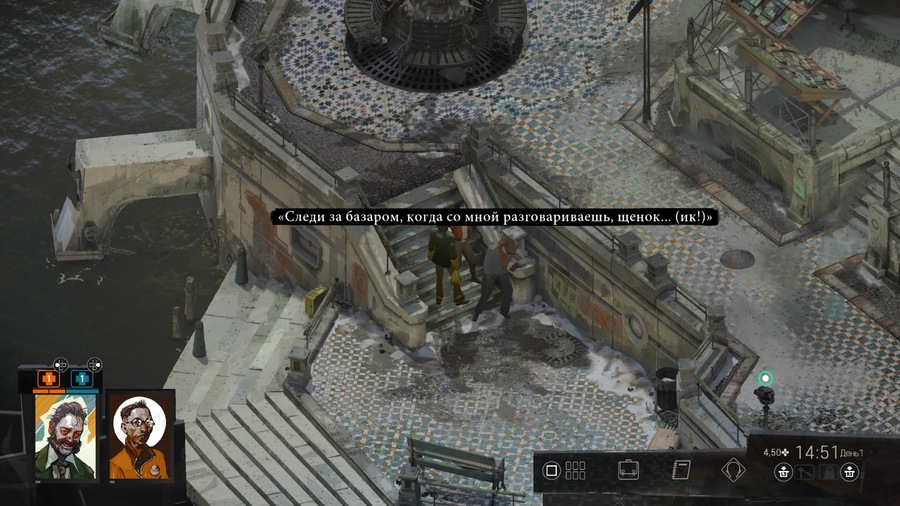Open the notebook journal
900x506 pixels.
682,469
